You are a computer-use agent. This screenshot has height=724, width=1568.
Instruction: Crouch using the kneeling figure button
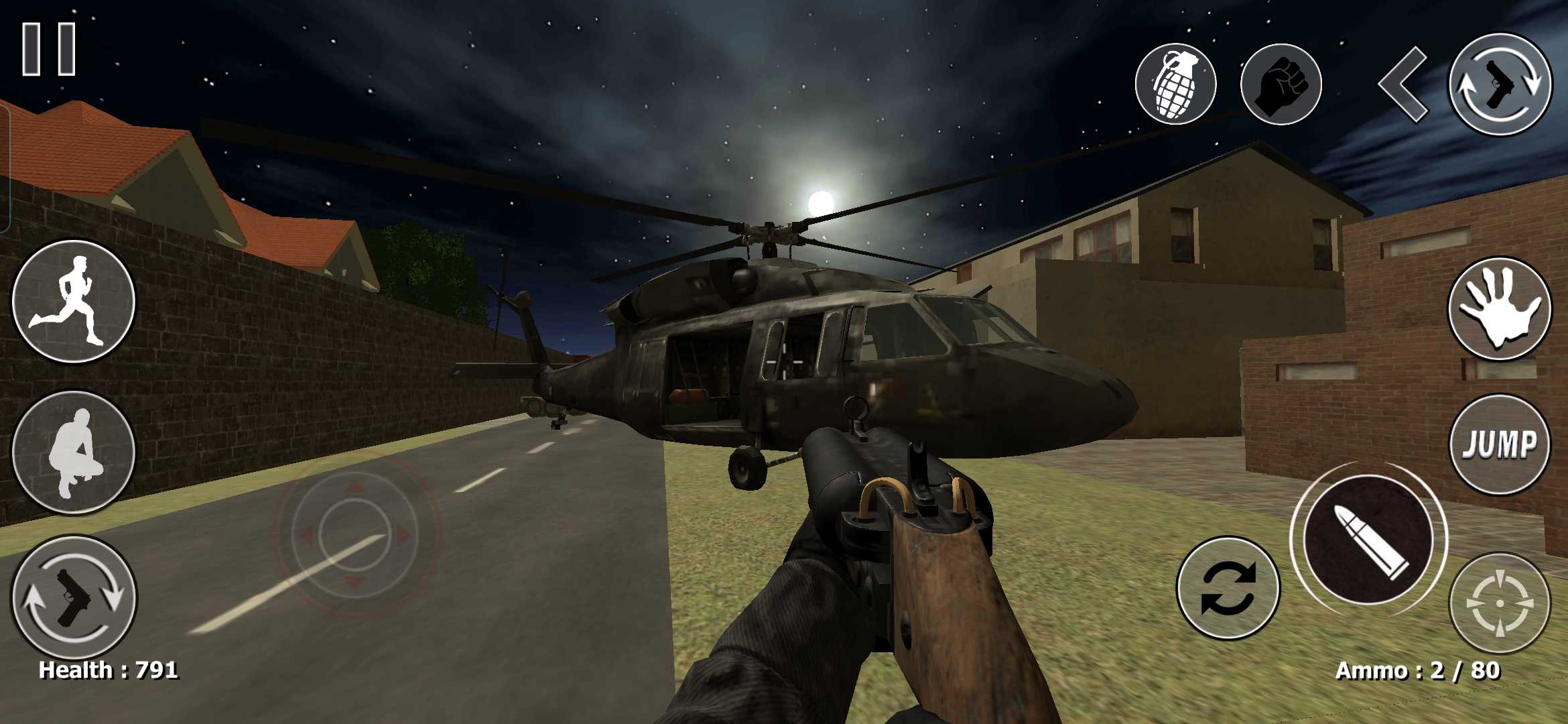74,452
